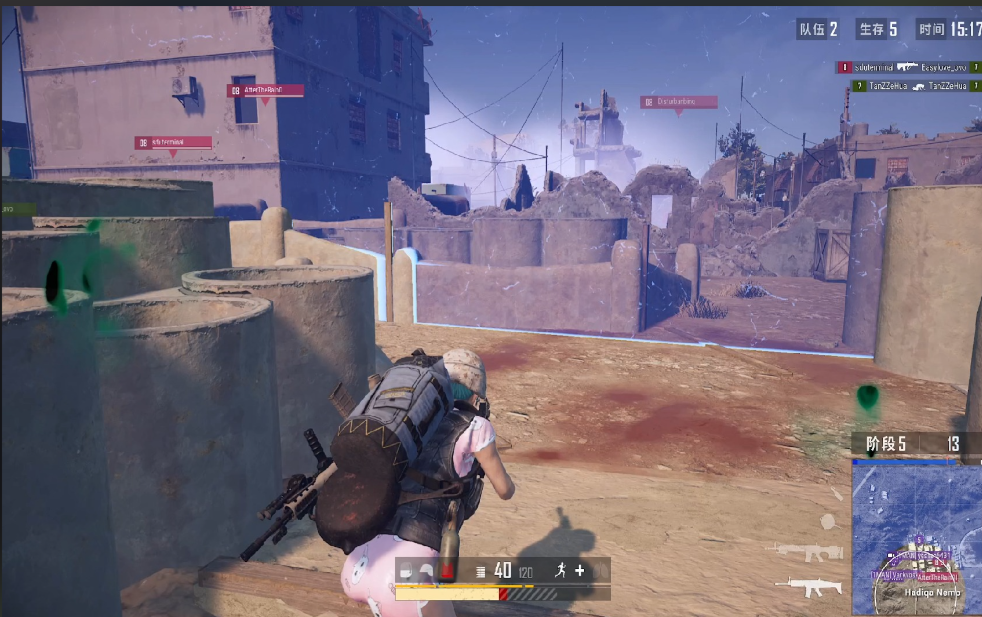Click the AfterTheRainD player name tag
This screenshot has height=617, width=982.
(x=265, y=90)
